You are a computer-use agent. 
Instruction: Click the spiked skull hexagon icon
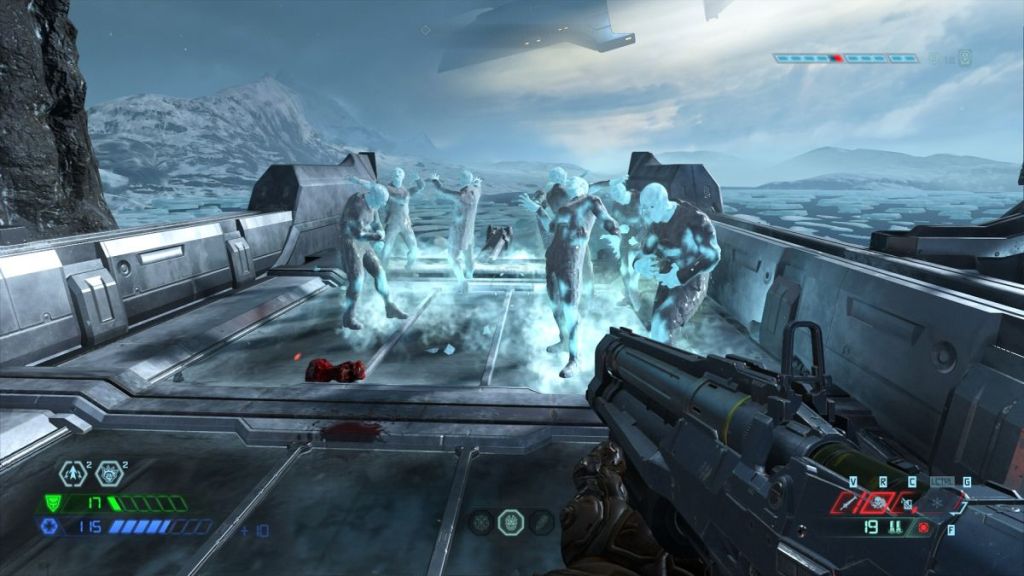[107, 473]
